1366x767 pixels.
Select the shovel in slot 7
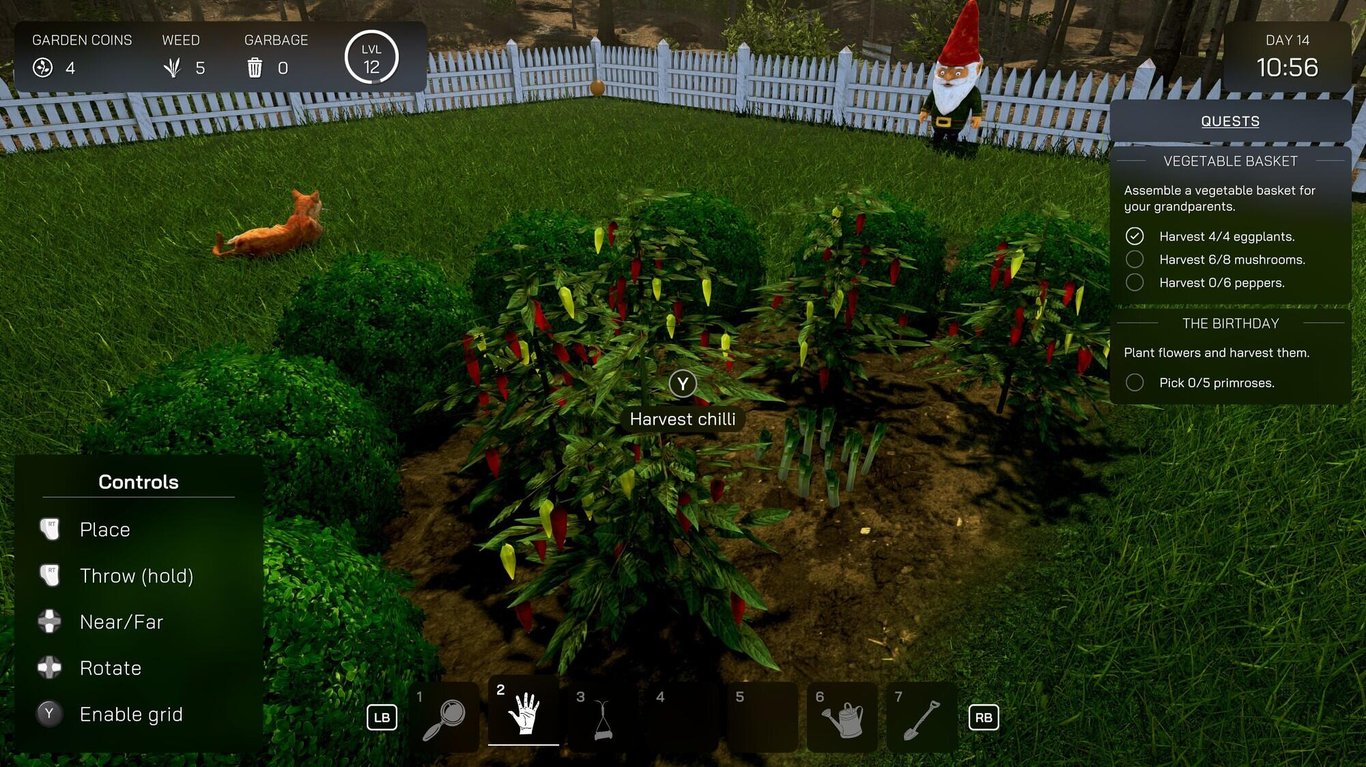point(920,717)
